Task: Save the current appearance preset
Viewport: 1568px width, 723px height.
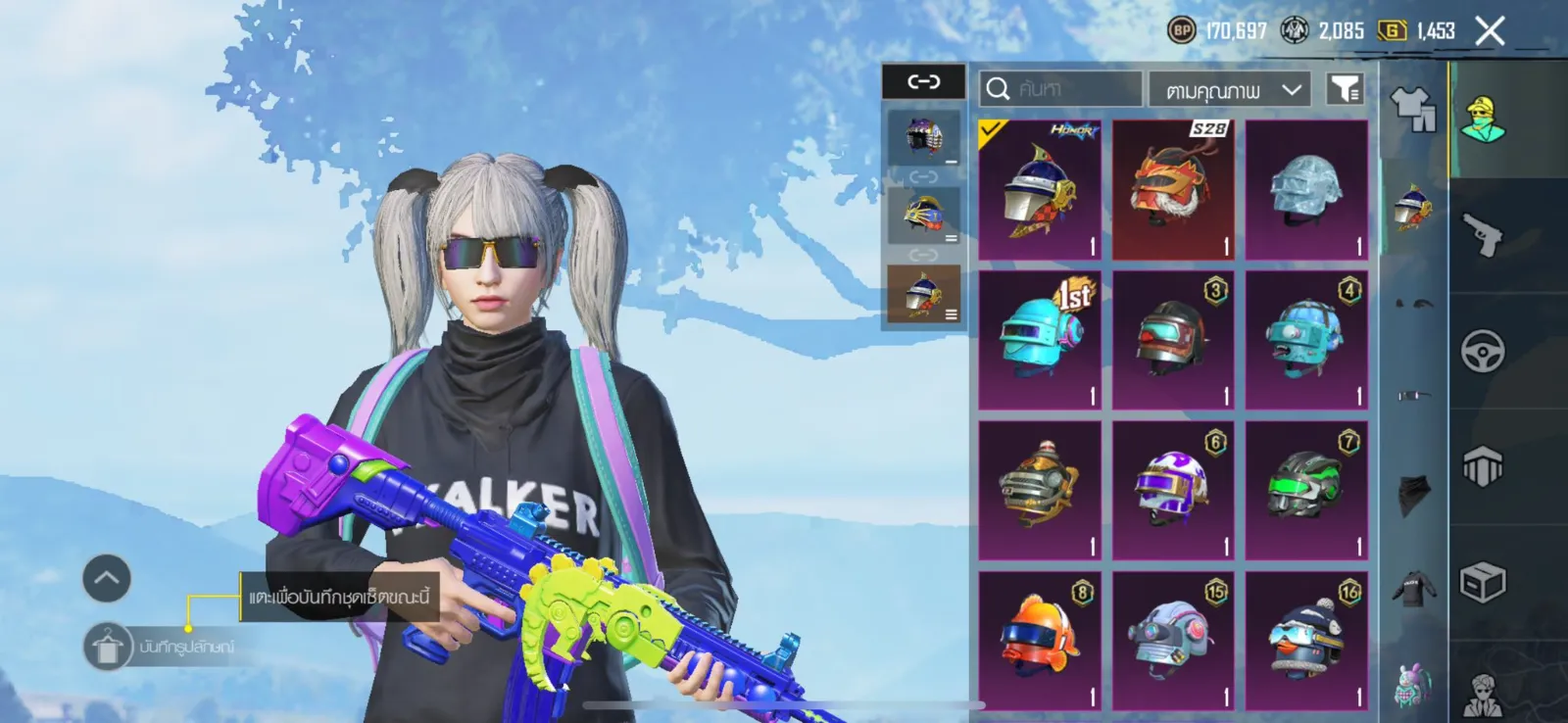Action: coord(108,648)
